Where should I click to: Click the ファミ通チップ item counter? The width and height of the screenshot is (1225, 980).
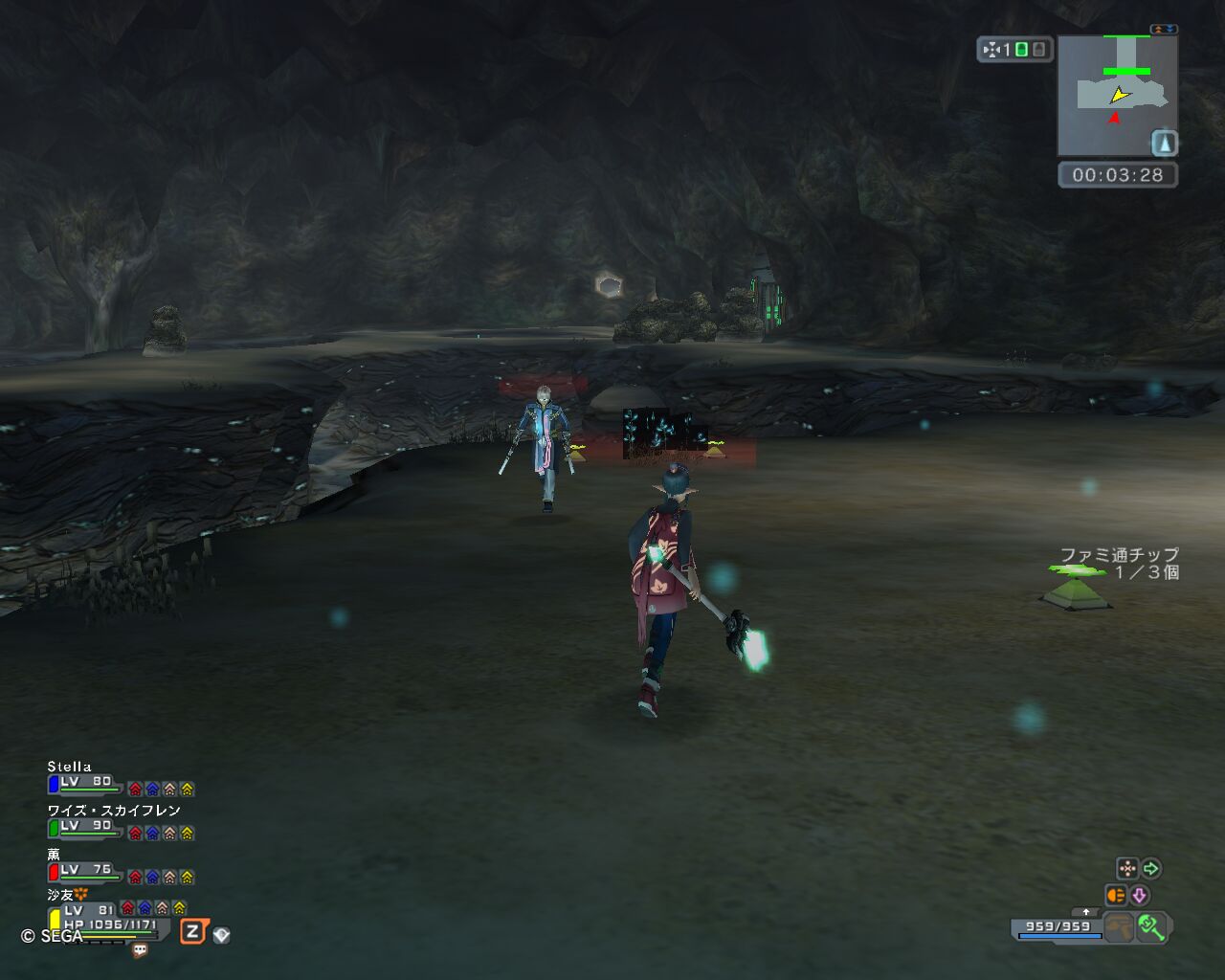tap(1119, 563)
